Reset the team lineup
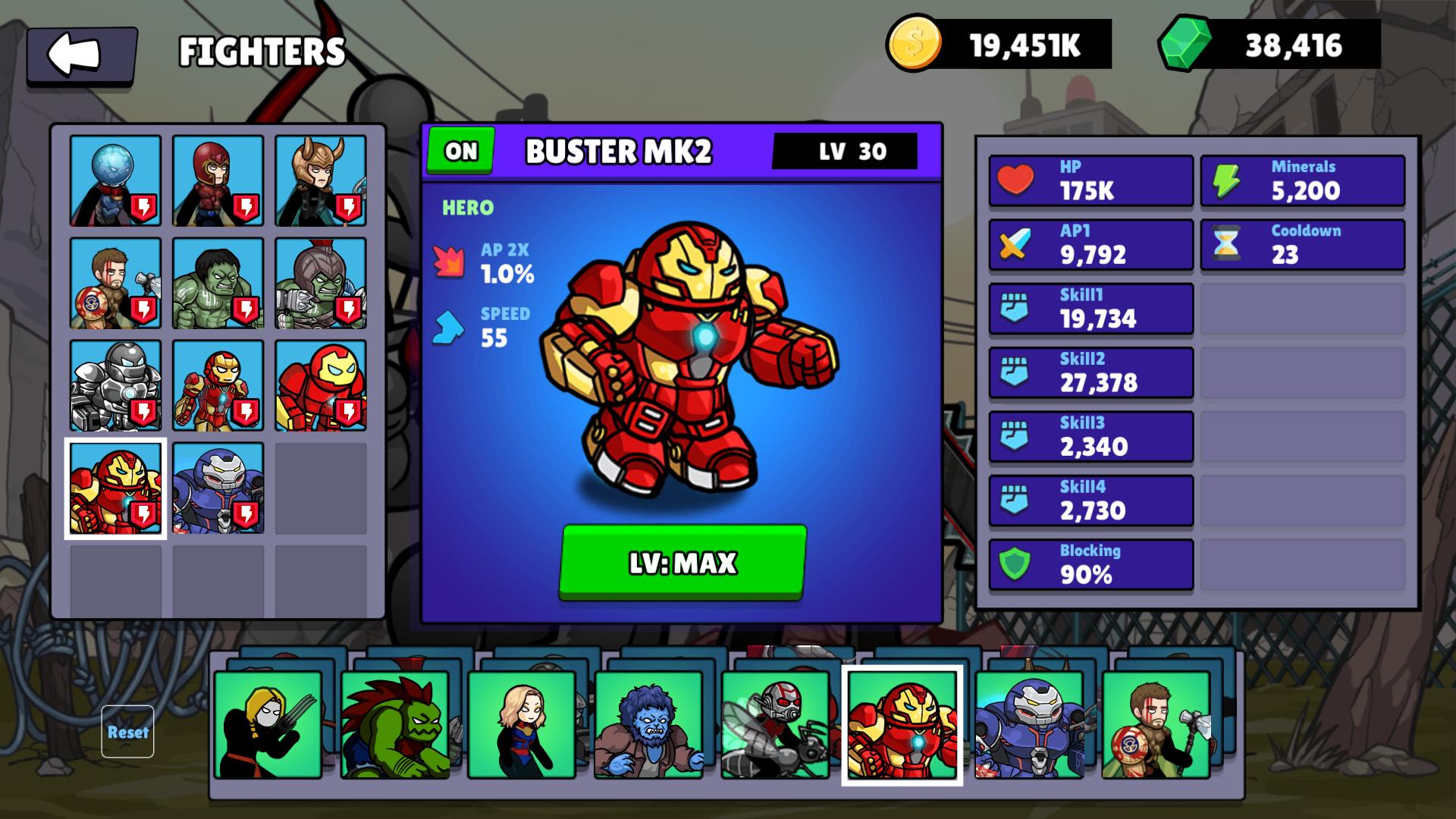 pyautogui.click(x=127, y=732)
